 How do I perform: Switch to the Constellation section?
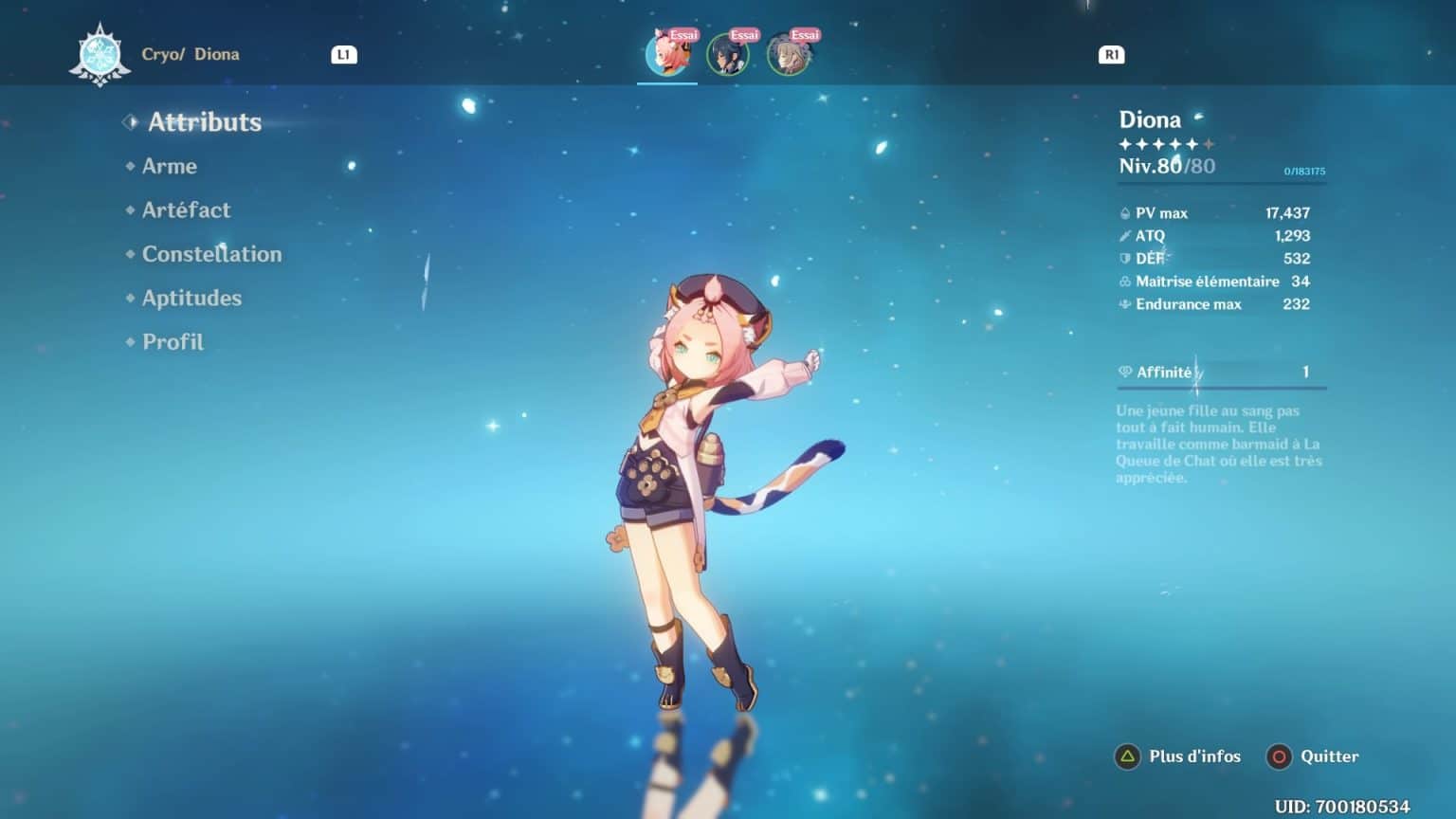point(211,254)
